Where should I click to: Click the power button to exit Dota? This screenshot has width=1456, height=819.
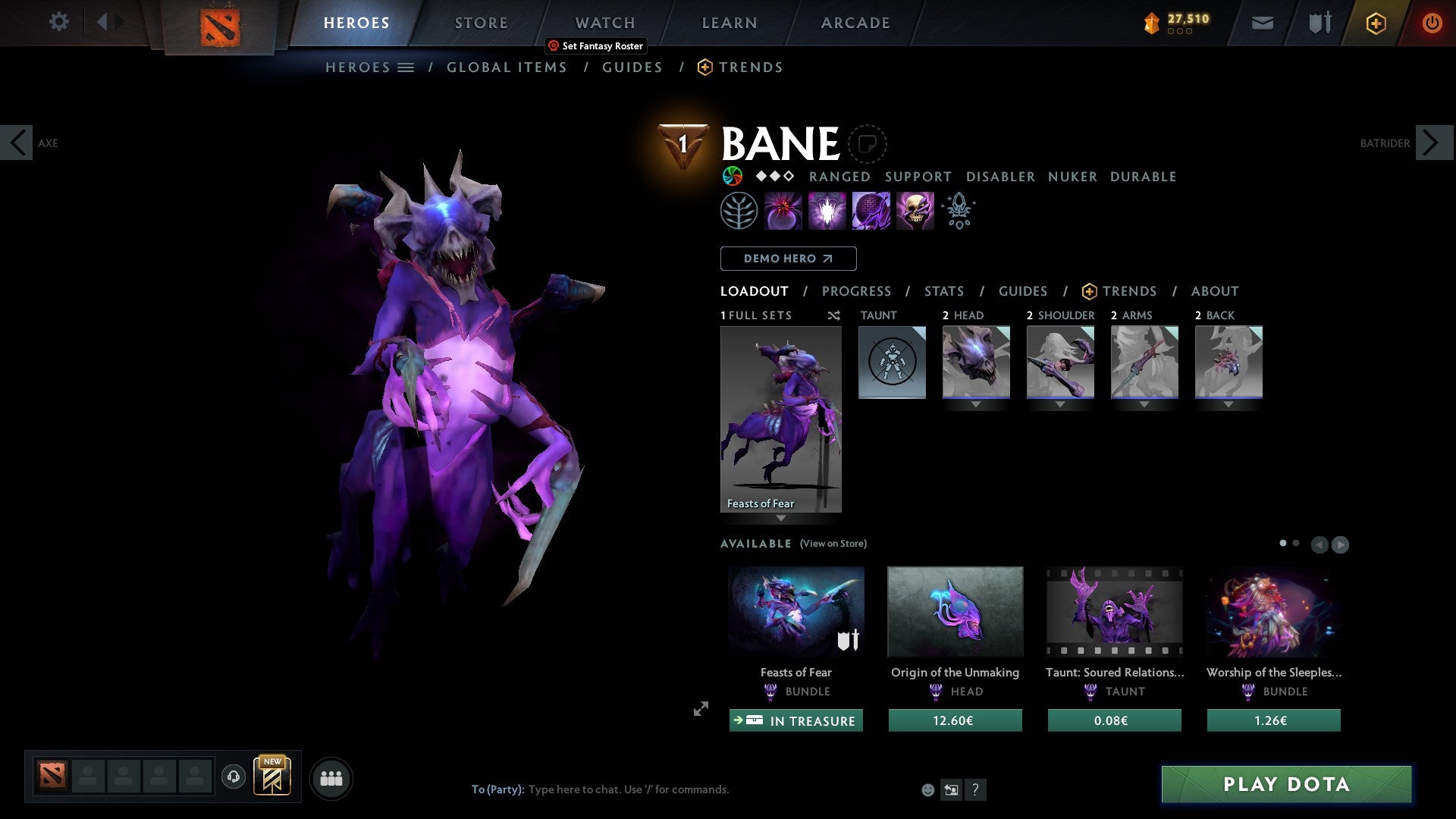[1433, 23]
